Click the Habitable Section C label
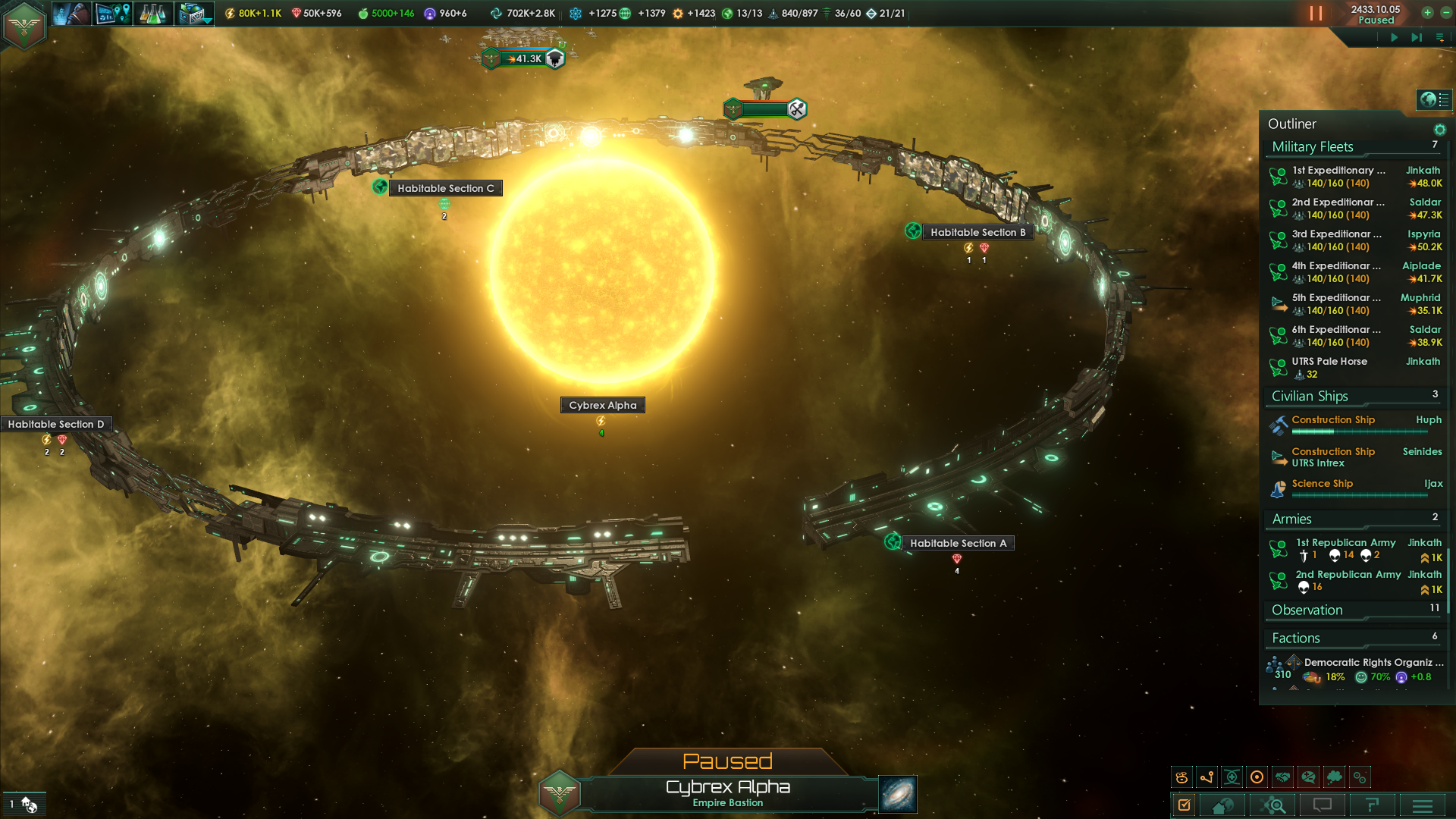Image resolution: width=1456 pixels, height=819 pixels. click(x=445, y=187)
